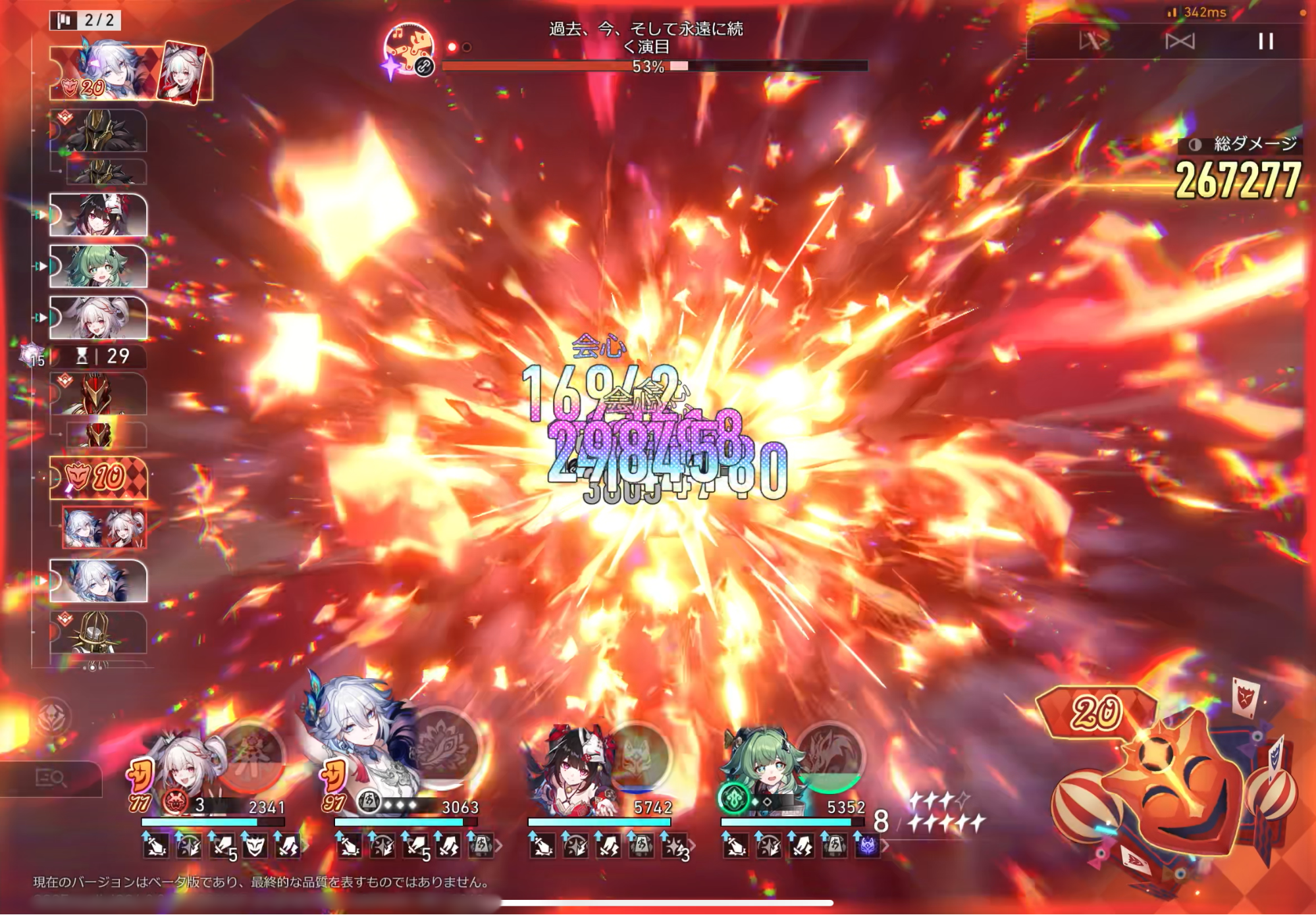This screenshot has height=915, width=1316.
Task: Expand the green-haired girl's buff icon row
Action: point(885,846)
